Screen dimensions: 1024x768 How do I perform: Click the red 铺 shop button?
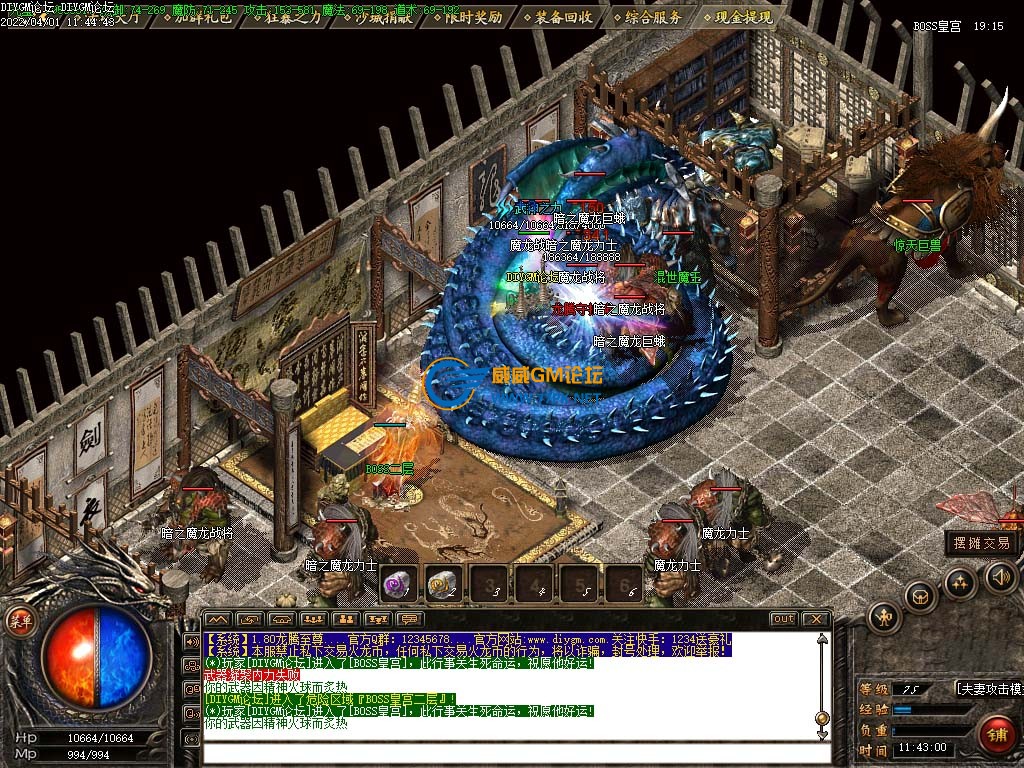pos(997,735)
